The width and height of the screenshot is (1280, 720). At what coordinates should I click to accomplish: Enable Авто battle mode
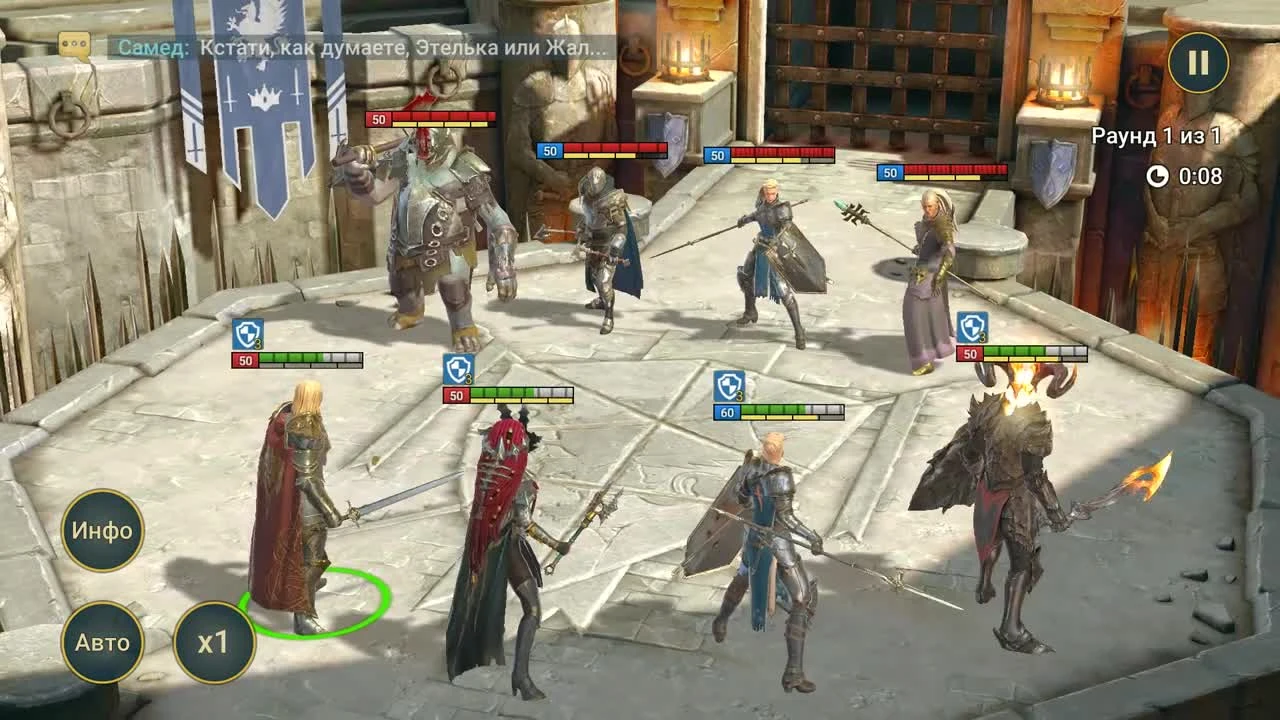tap(104, 643)
